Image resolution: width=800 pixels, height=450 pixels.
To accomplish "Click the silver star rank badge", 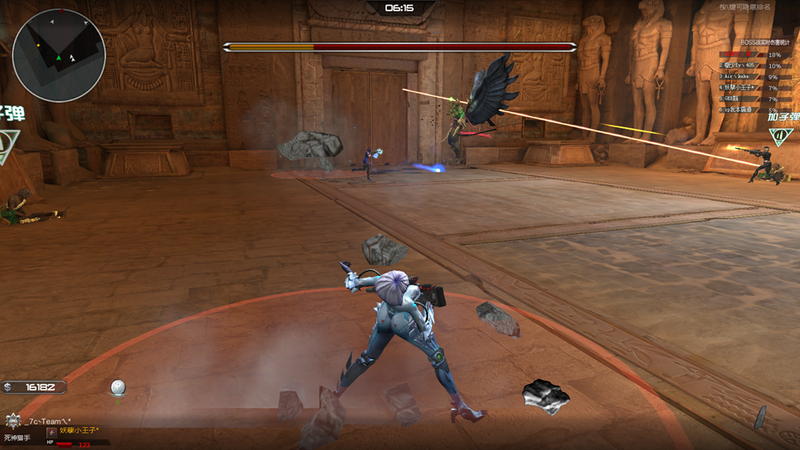I will tap(14, 422).
